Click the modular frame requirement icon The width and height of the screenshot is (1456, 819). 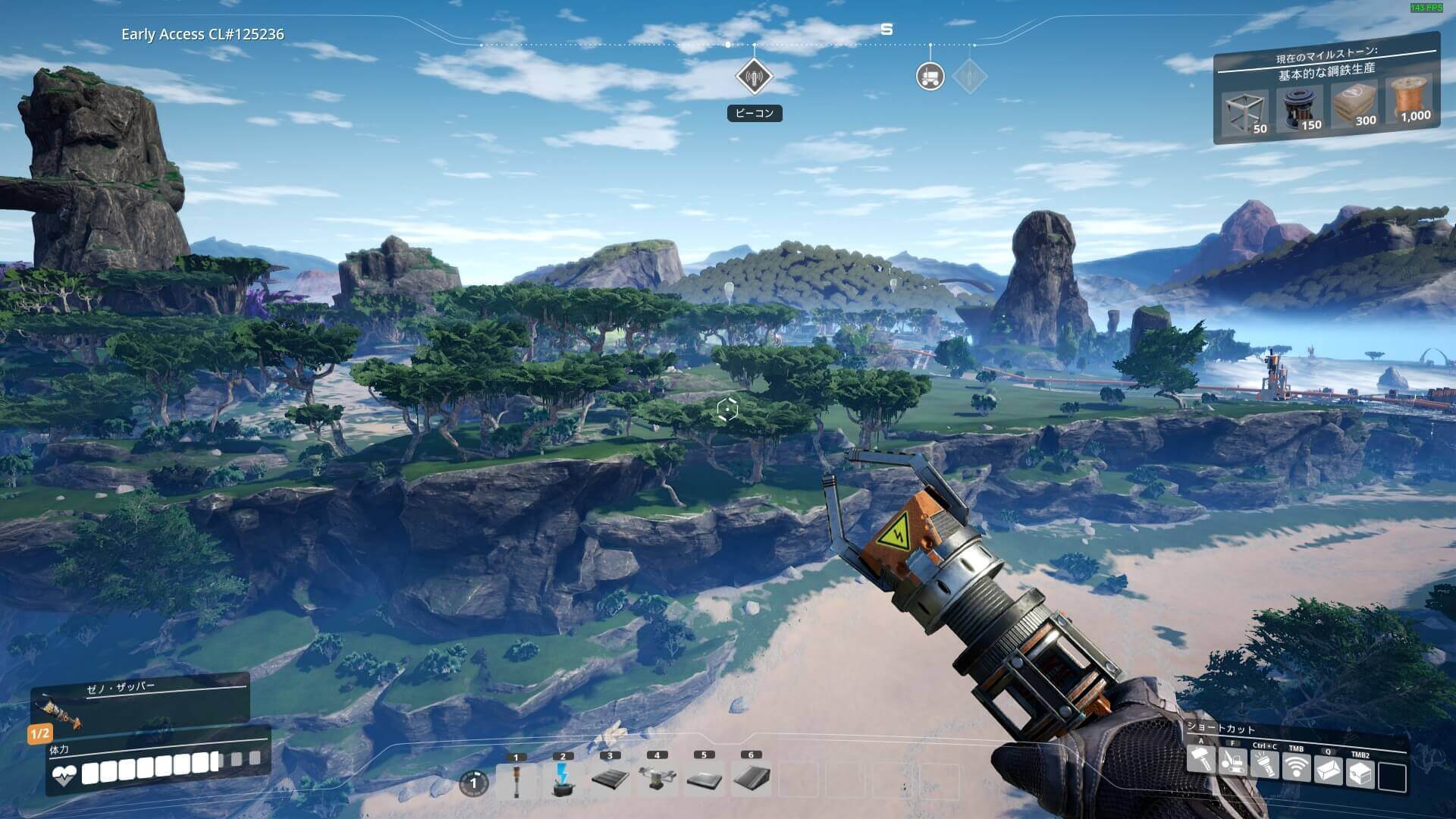click(1244, 113)
